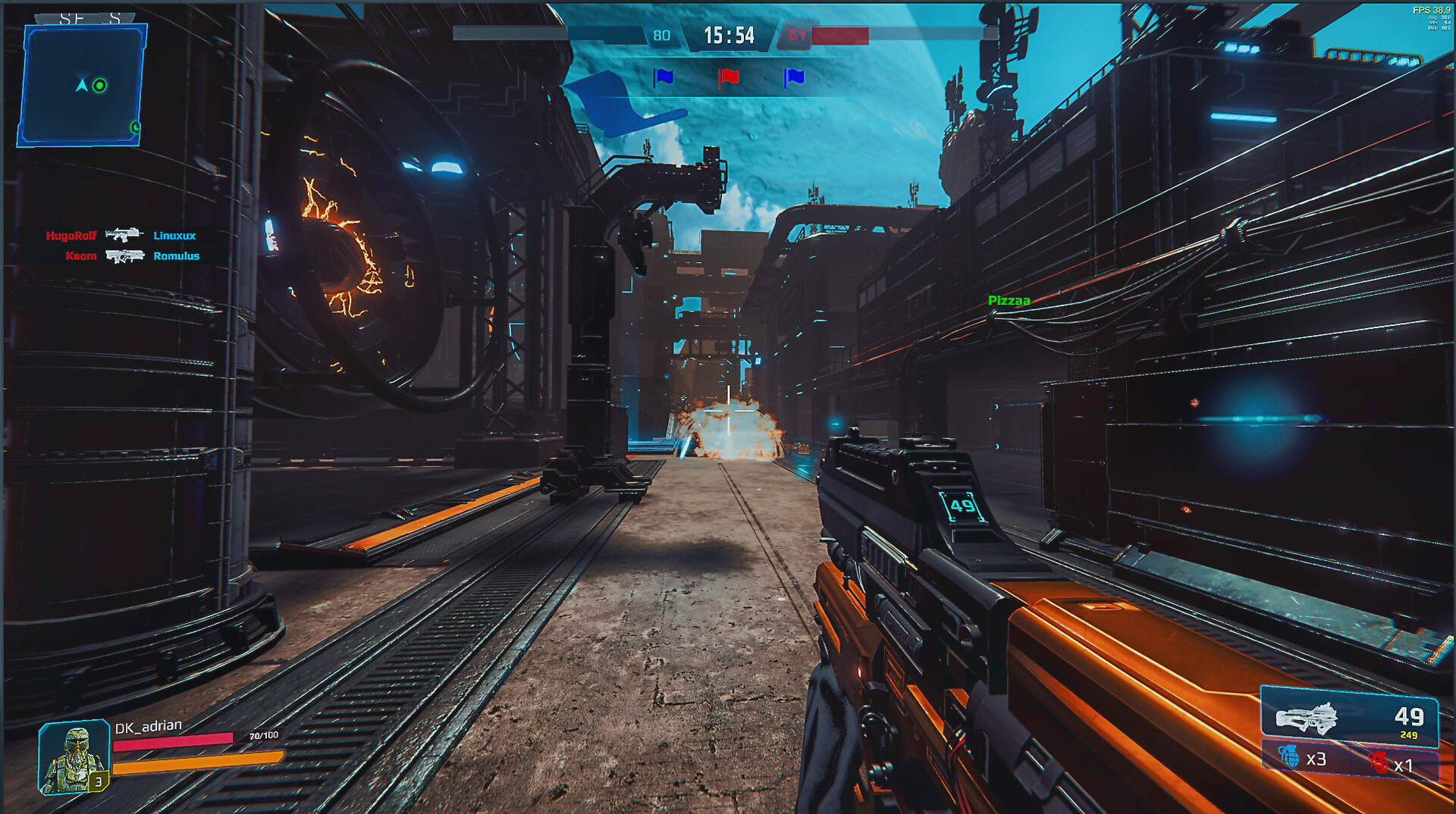Choose the red grenade icon
The height and width of the screenshot is (814, 1456).
click(x=1378, y=762)
